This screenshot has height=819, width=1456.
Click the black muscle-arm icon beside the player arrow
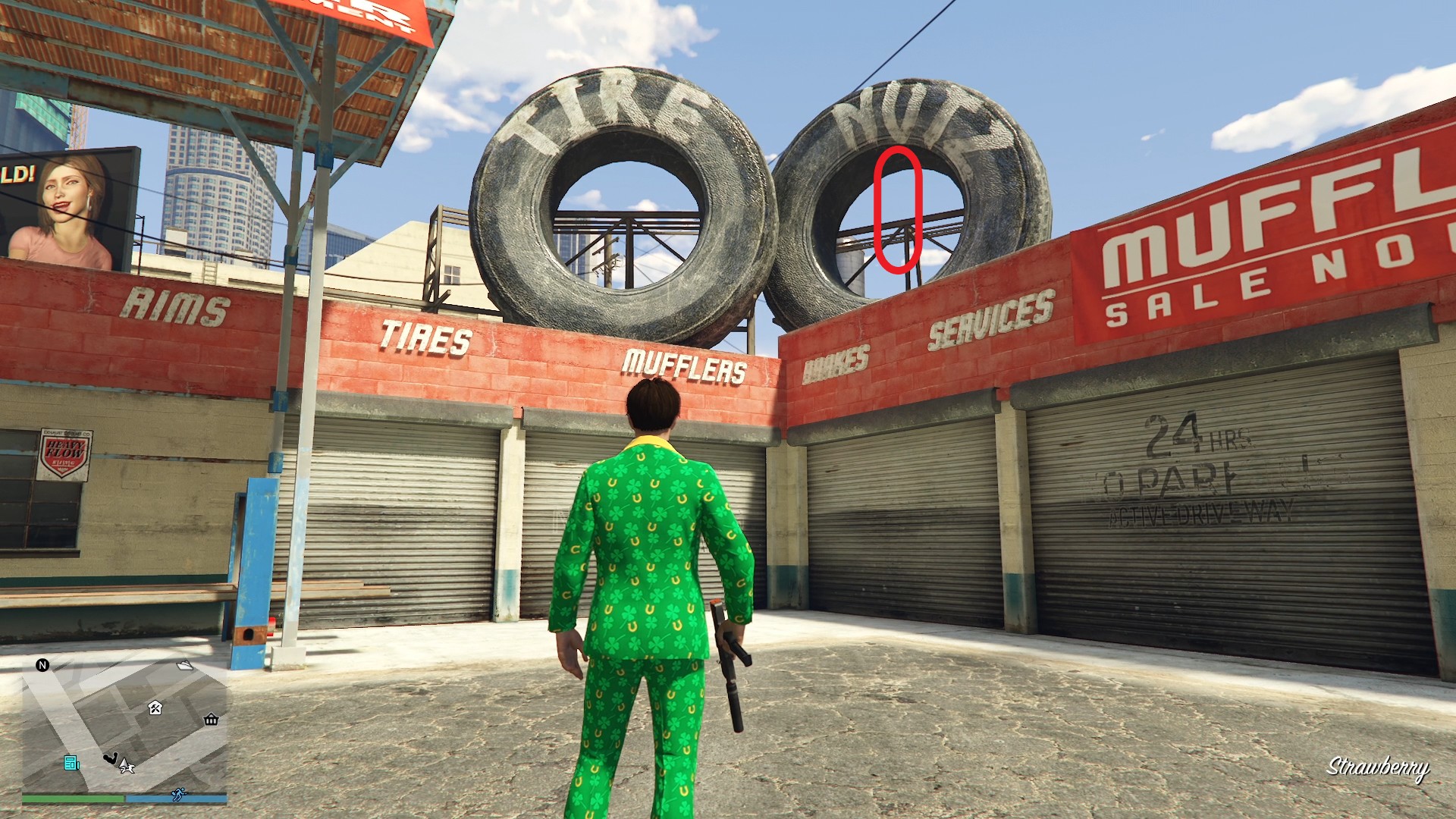111,758
